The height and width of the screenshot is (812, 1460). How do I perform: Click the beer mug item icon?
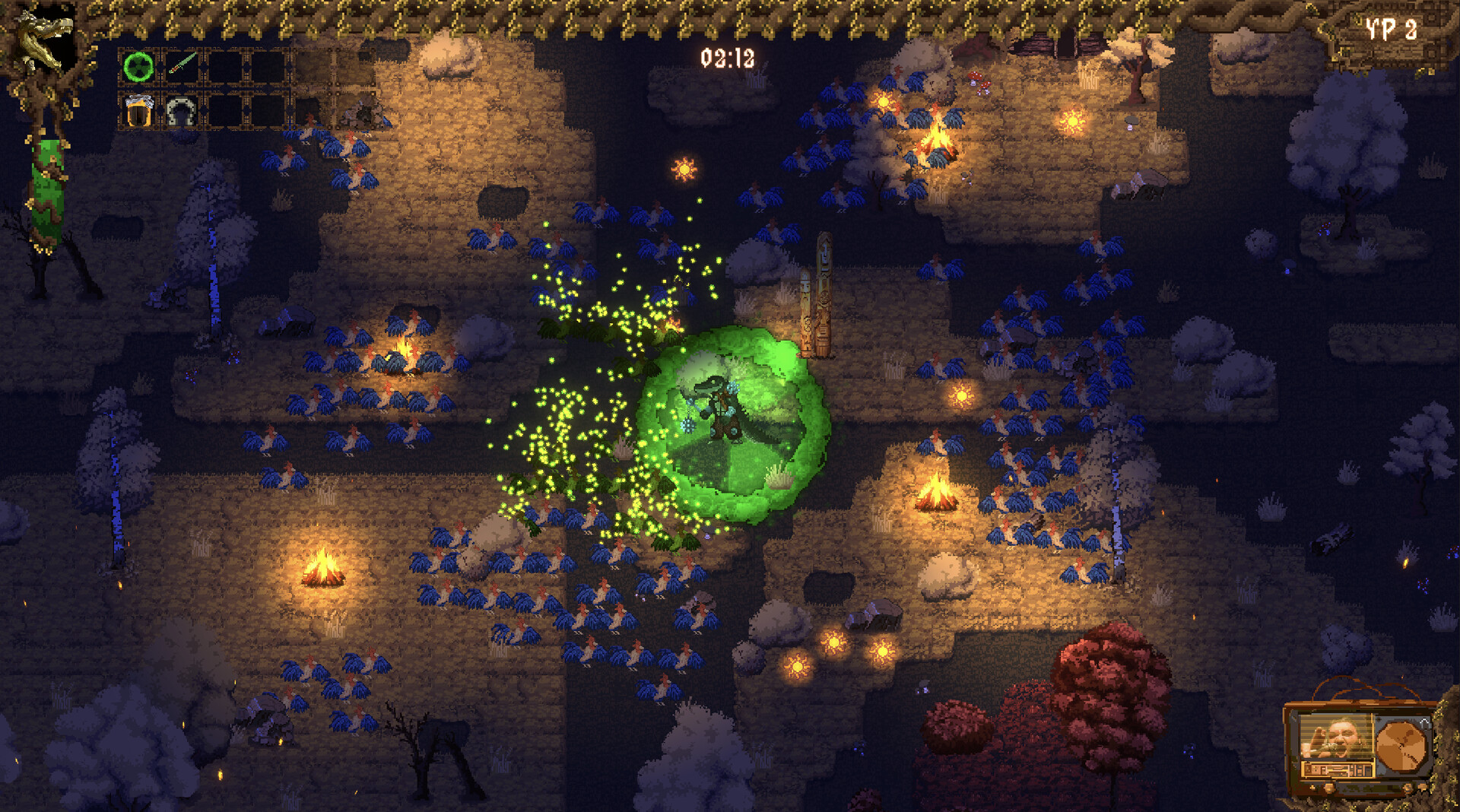140,111
